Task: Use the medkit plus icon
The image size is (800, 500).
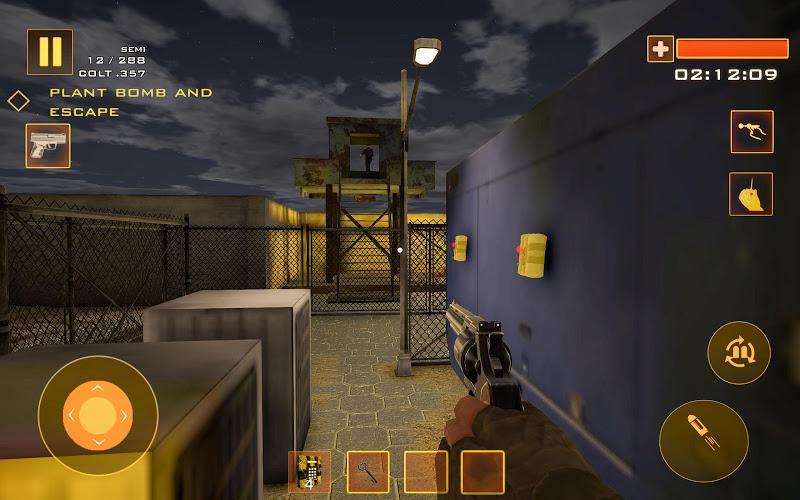Action: click(x=660, y=48)
